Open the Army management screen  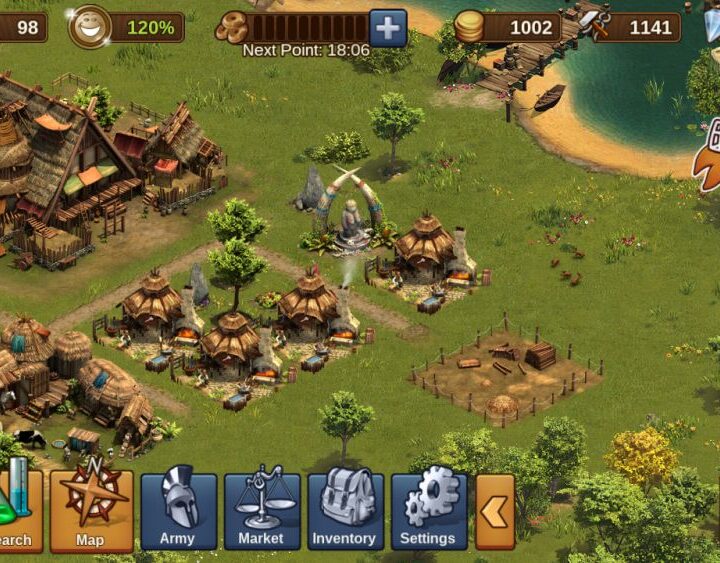[178, 510]
